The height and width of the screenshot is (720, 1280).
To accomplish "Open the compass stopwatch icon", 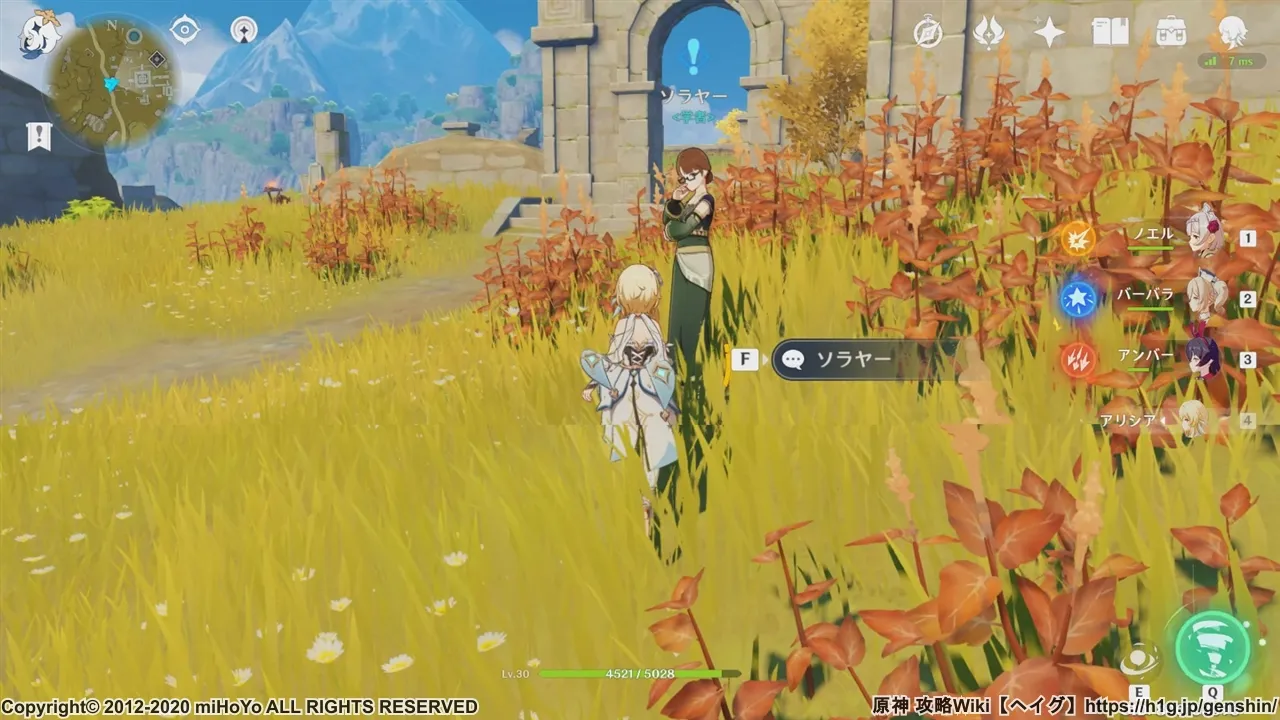I will coord(928,33).
